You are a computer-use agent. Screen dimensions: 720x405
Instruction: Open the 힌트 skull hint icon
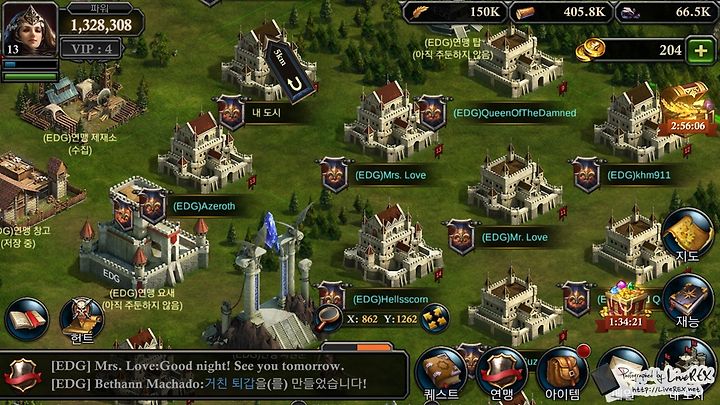point(81,320)
